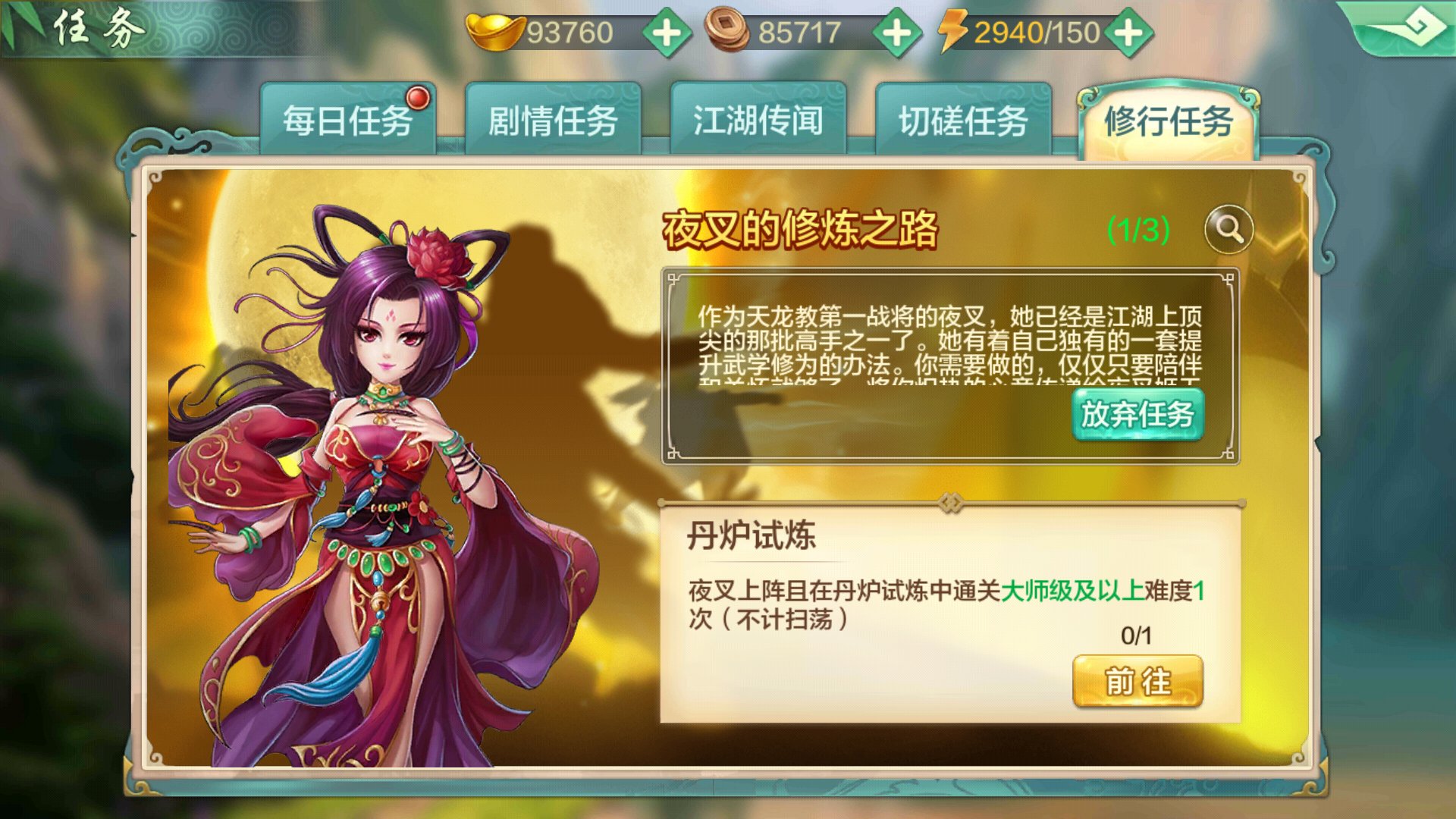
Task: Click the return arrow icon top right
Action: [1420, 25]
